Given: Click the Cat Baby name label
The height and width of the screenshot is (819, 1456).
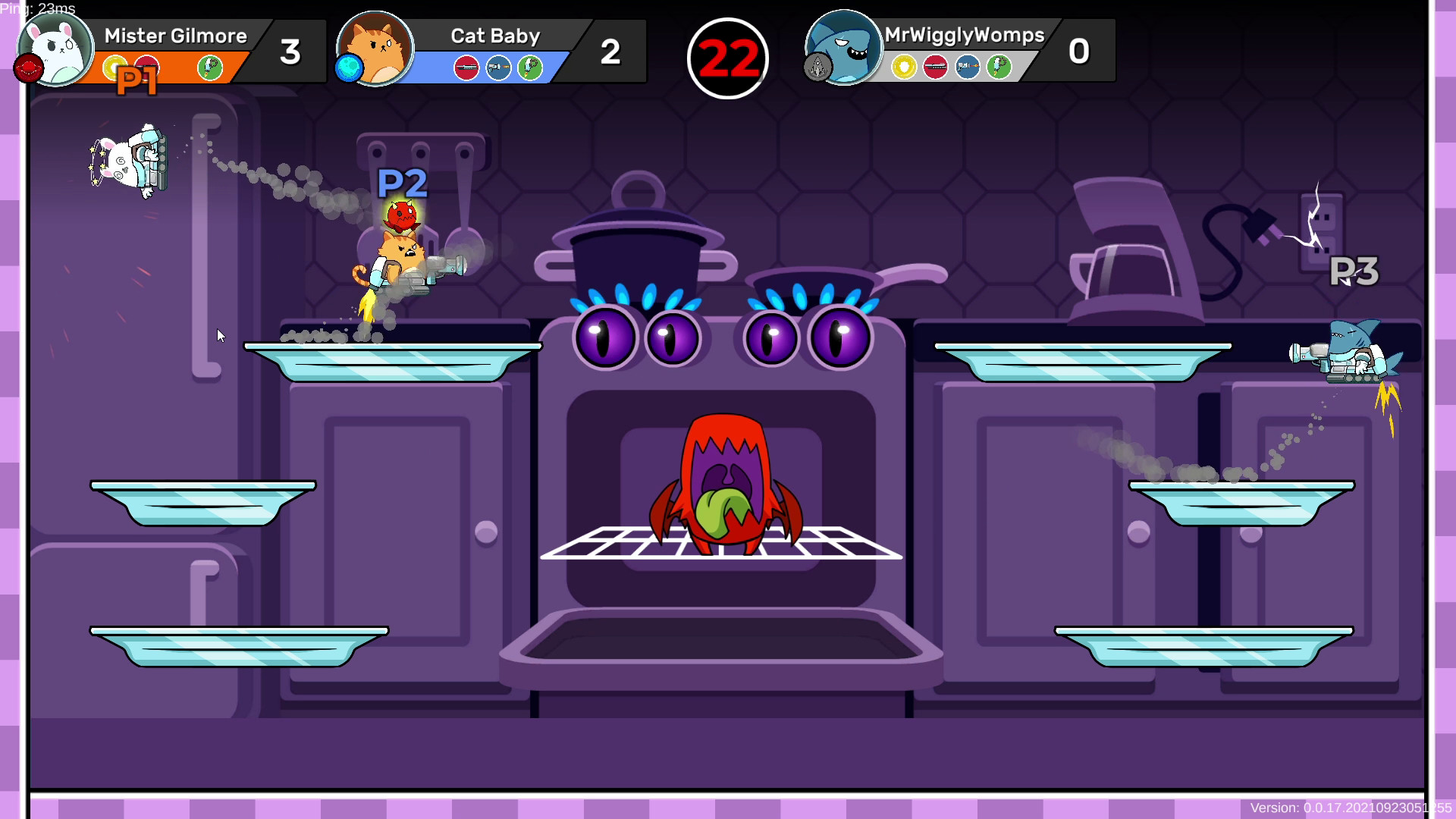Looking at the screenshot, I should [x=494, y=36].
